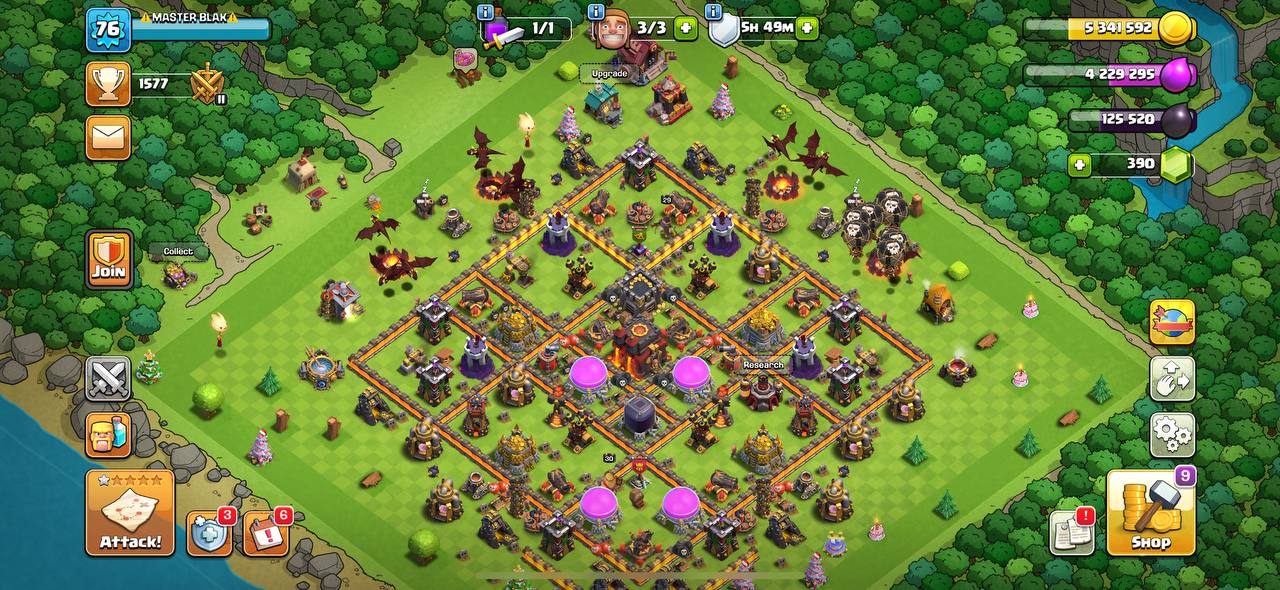The height and width of the screenshot is (590, 1280).
Task: Extend the shield with its plus button
Action: click(808, 28)
